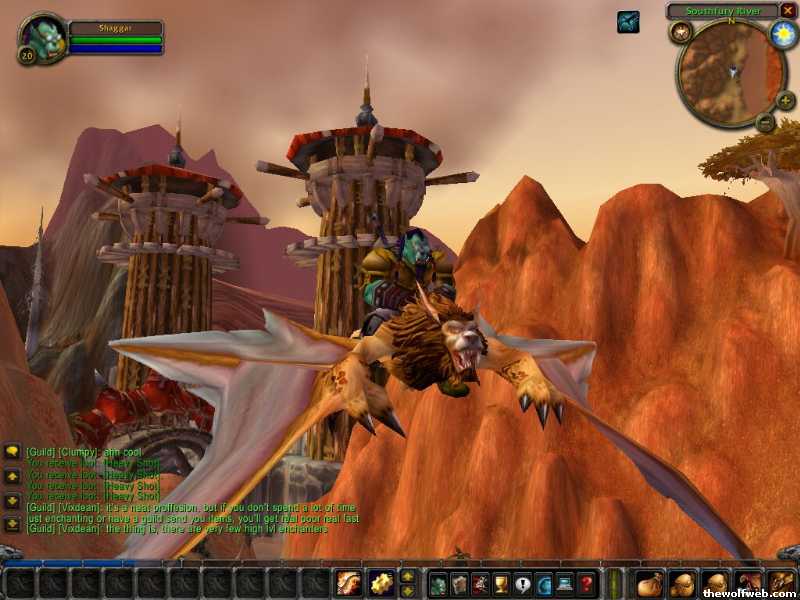Zoom out on the minimap
The width and height of the screenshot is (800, 600).
coord(765,123)
